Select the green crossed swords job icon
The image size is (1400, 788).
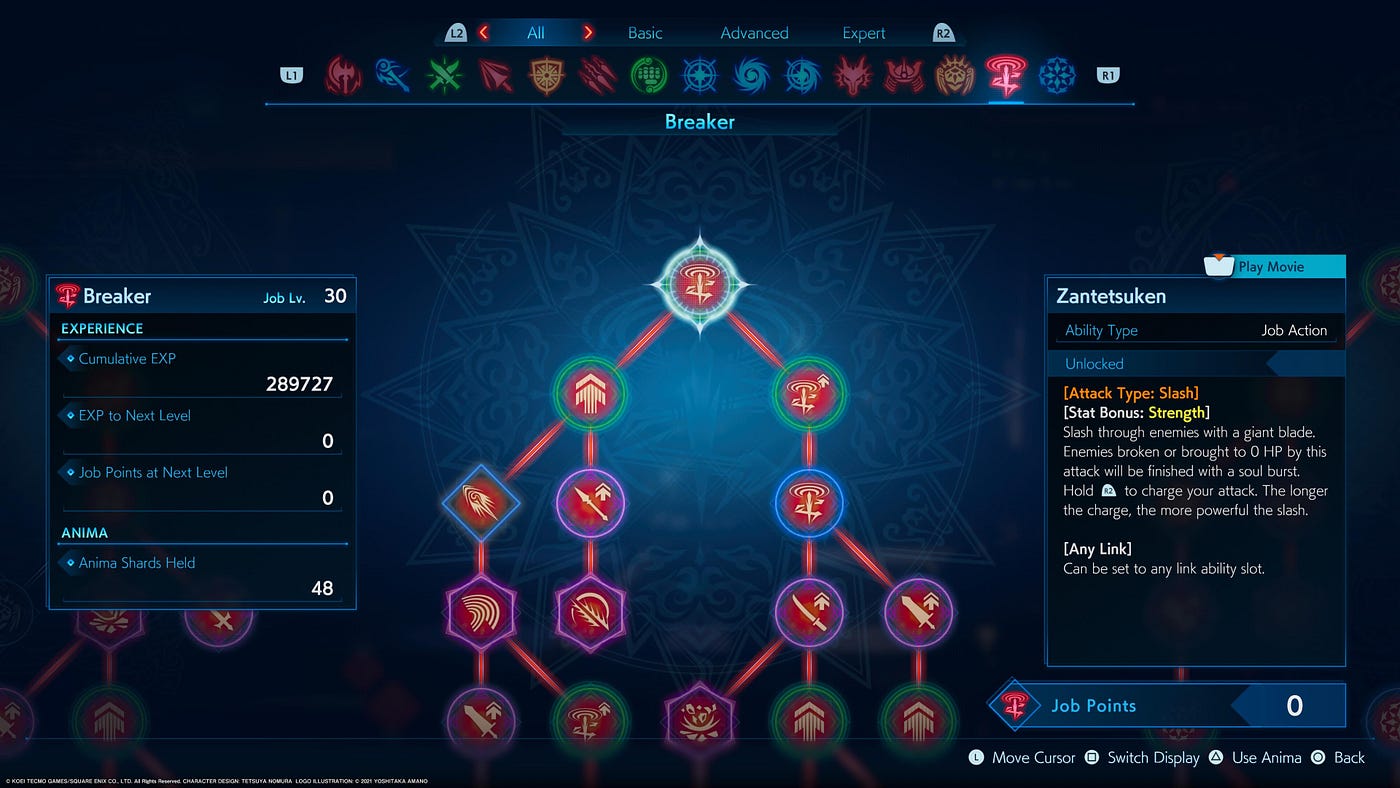coord(444,75)
